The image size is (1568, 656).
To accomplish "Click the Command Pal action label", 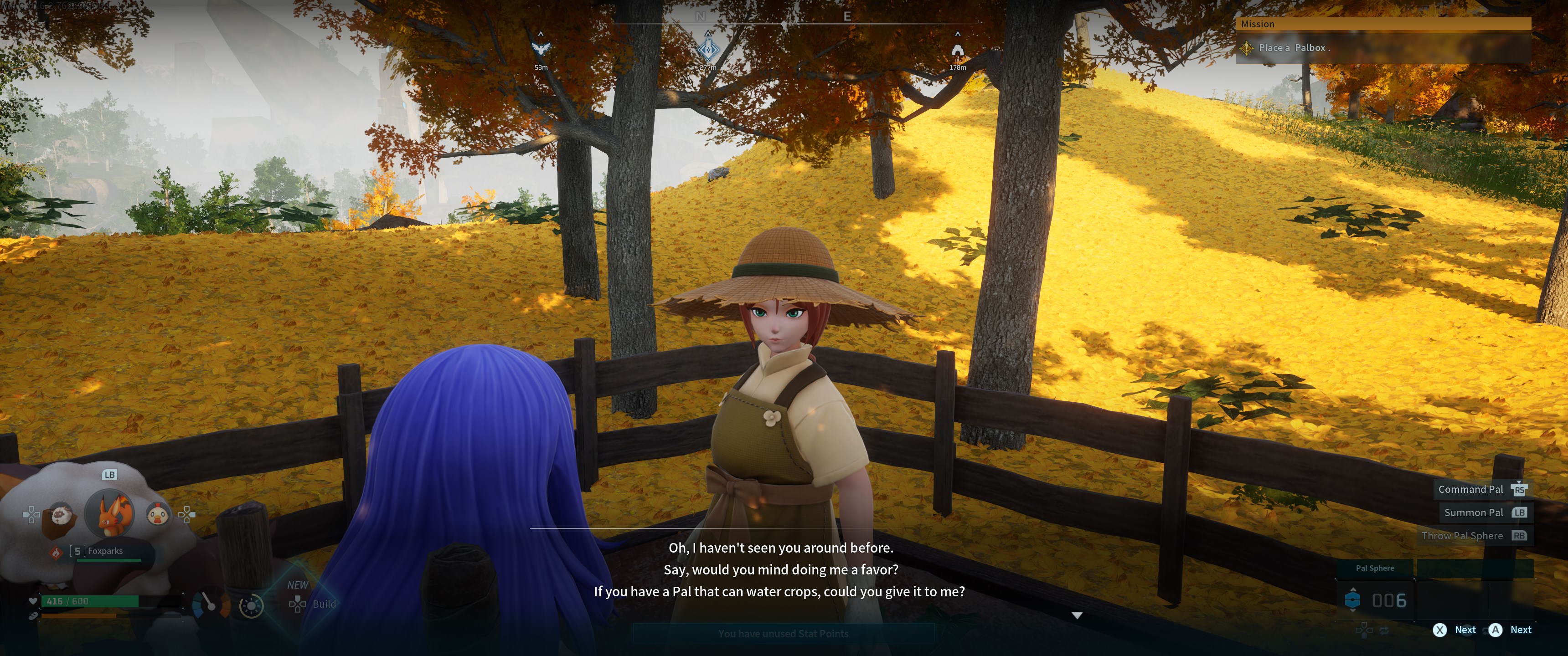I will point(1470,489).
